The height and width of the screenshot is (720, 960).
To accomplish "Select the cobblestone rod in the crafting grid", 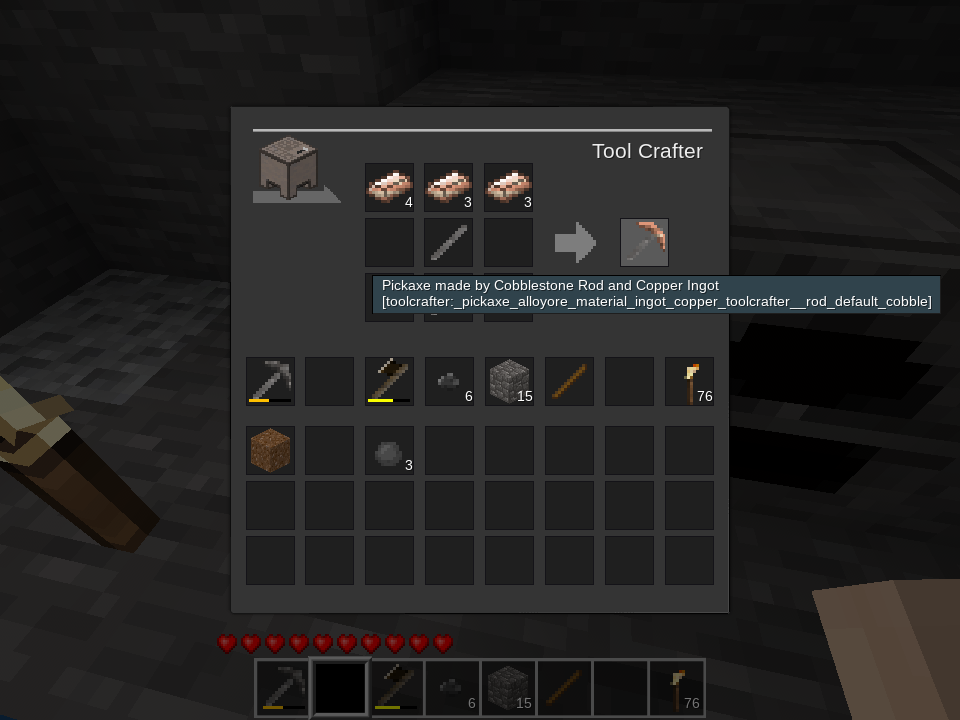I will click(x=448, y=242).
